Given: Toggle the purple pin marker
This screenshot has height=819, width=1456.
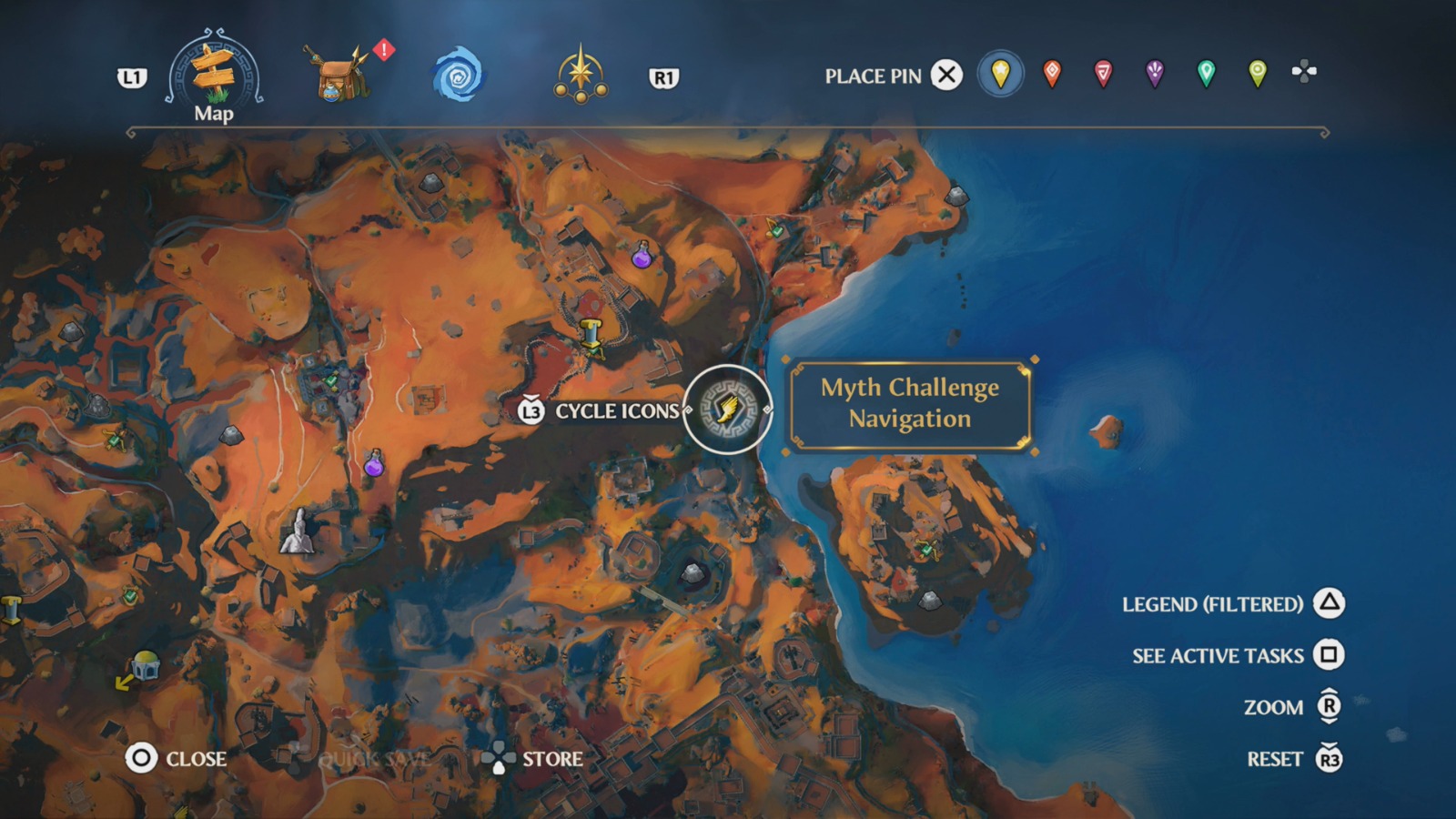Looking at the screenshot, I should [x=1153, y=75].
